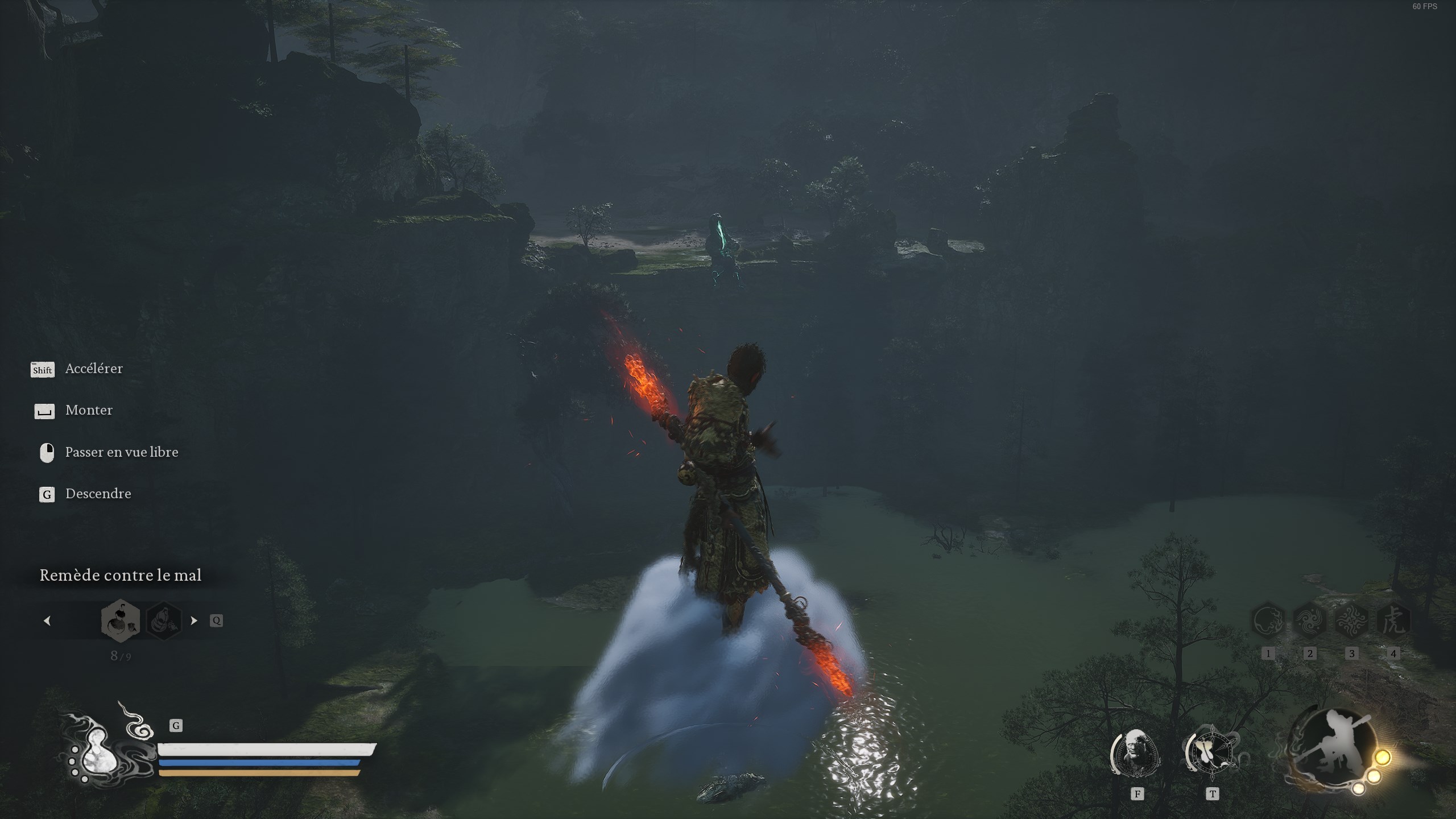Click the Descendre command entry
Viewport: 1456px width, 819px height.
[x=98, y=494]
